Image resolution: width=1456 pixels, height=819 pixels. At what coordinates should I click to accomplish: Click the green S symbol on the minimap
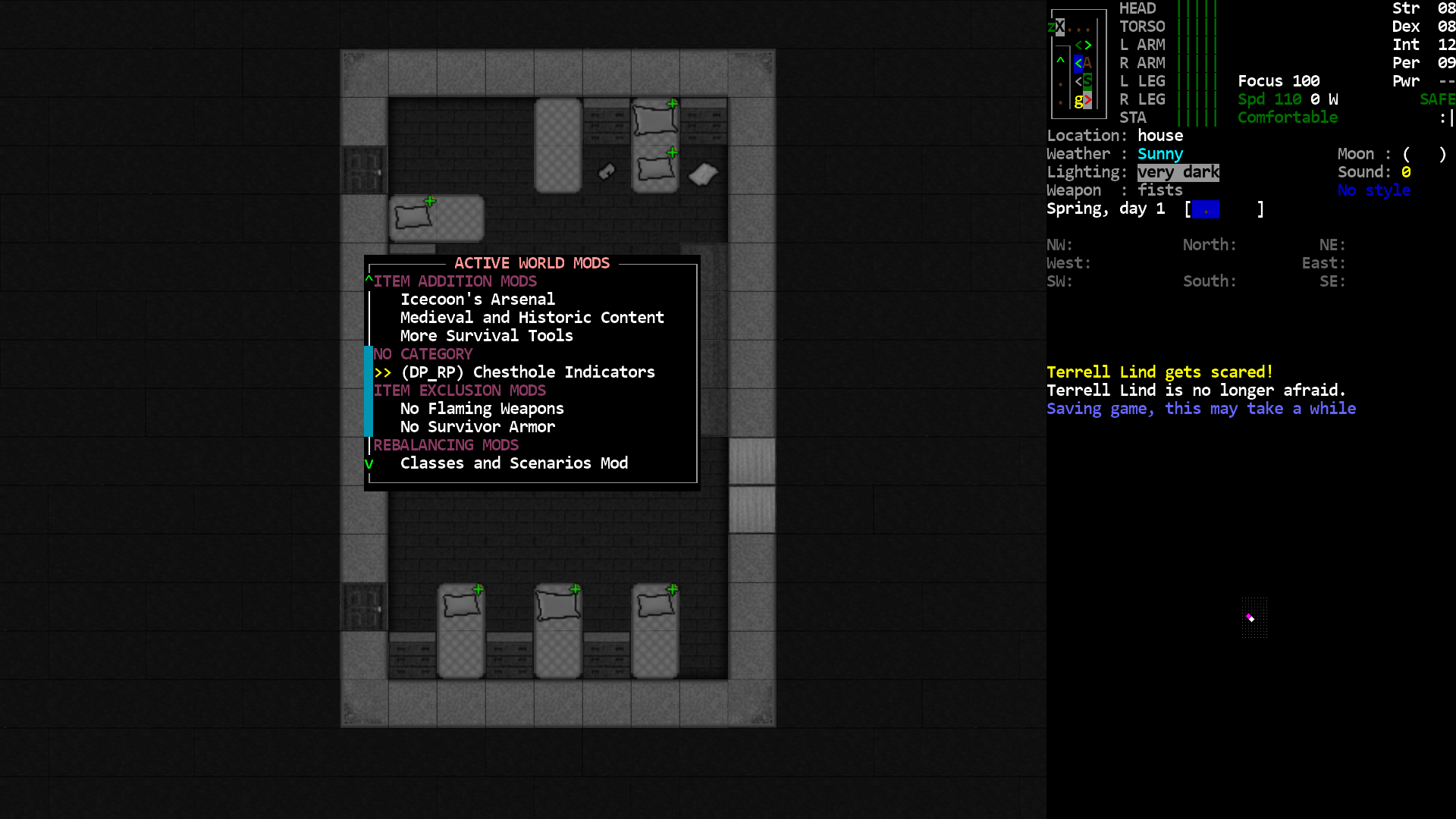click(x=1087, y=81)
